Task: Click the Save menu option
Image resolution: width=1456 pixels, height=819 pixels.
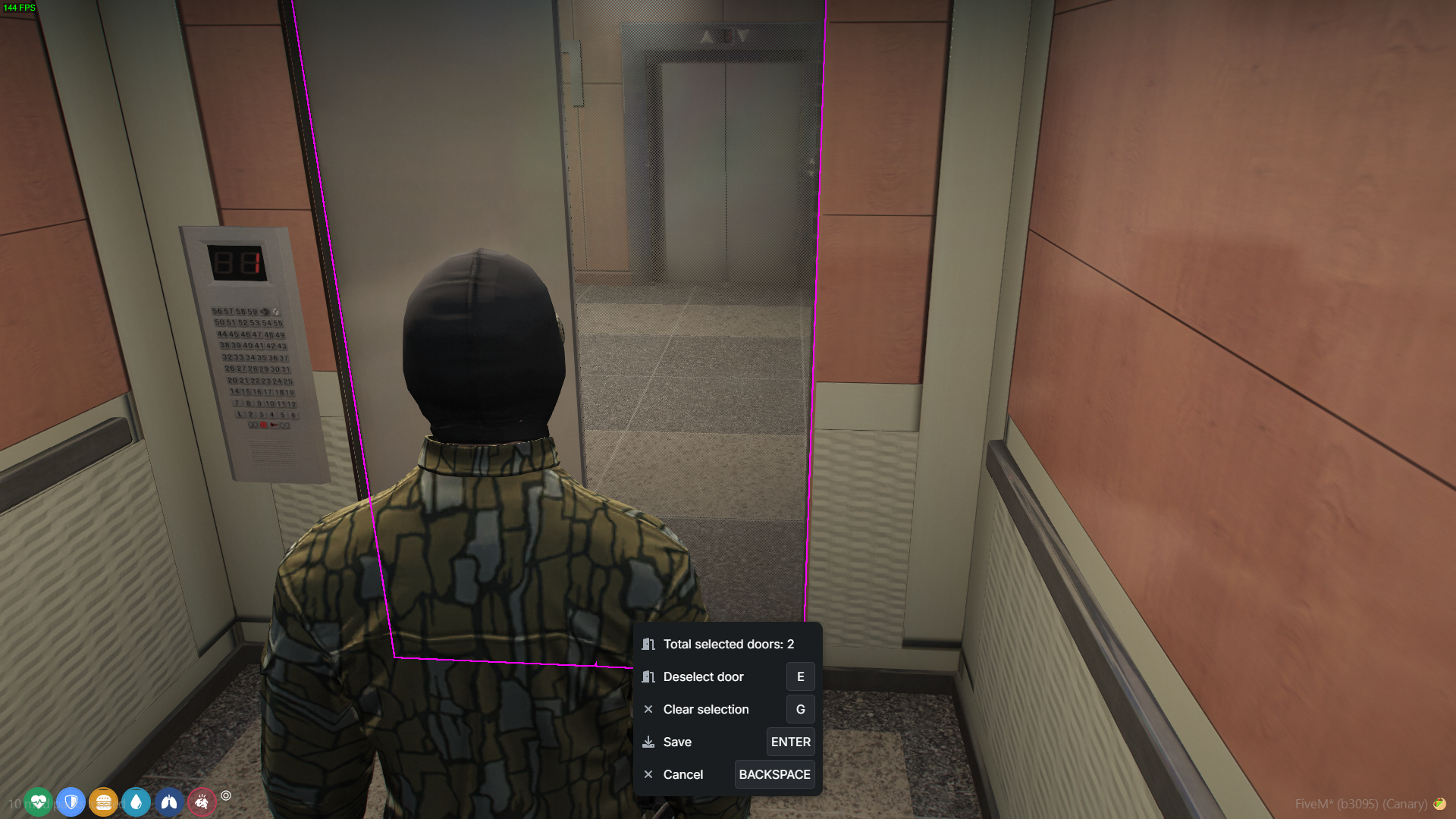Action: (x=676, y=742)
